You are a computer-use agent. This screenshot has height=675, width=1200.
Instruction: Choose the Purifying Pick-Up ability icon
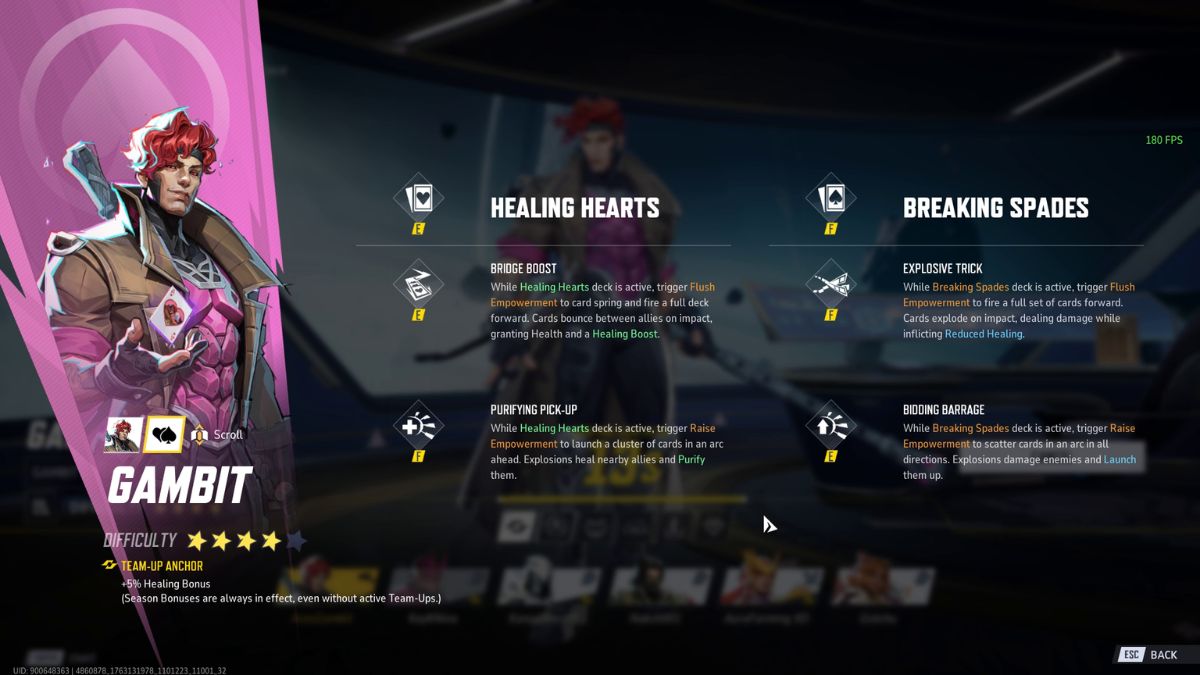(419, 427)
